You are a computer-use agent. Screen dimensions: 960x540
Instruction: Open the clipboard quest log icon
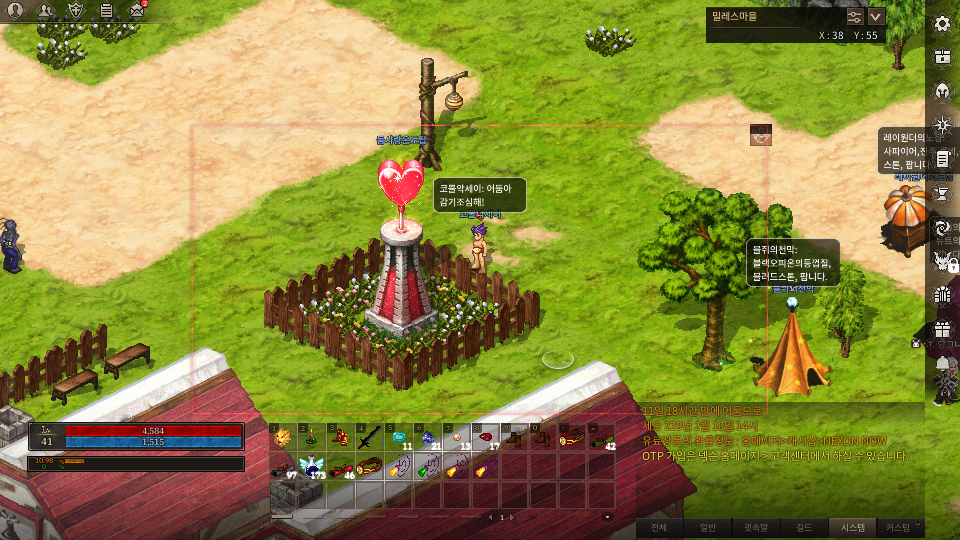point(106,11)
